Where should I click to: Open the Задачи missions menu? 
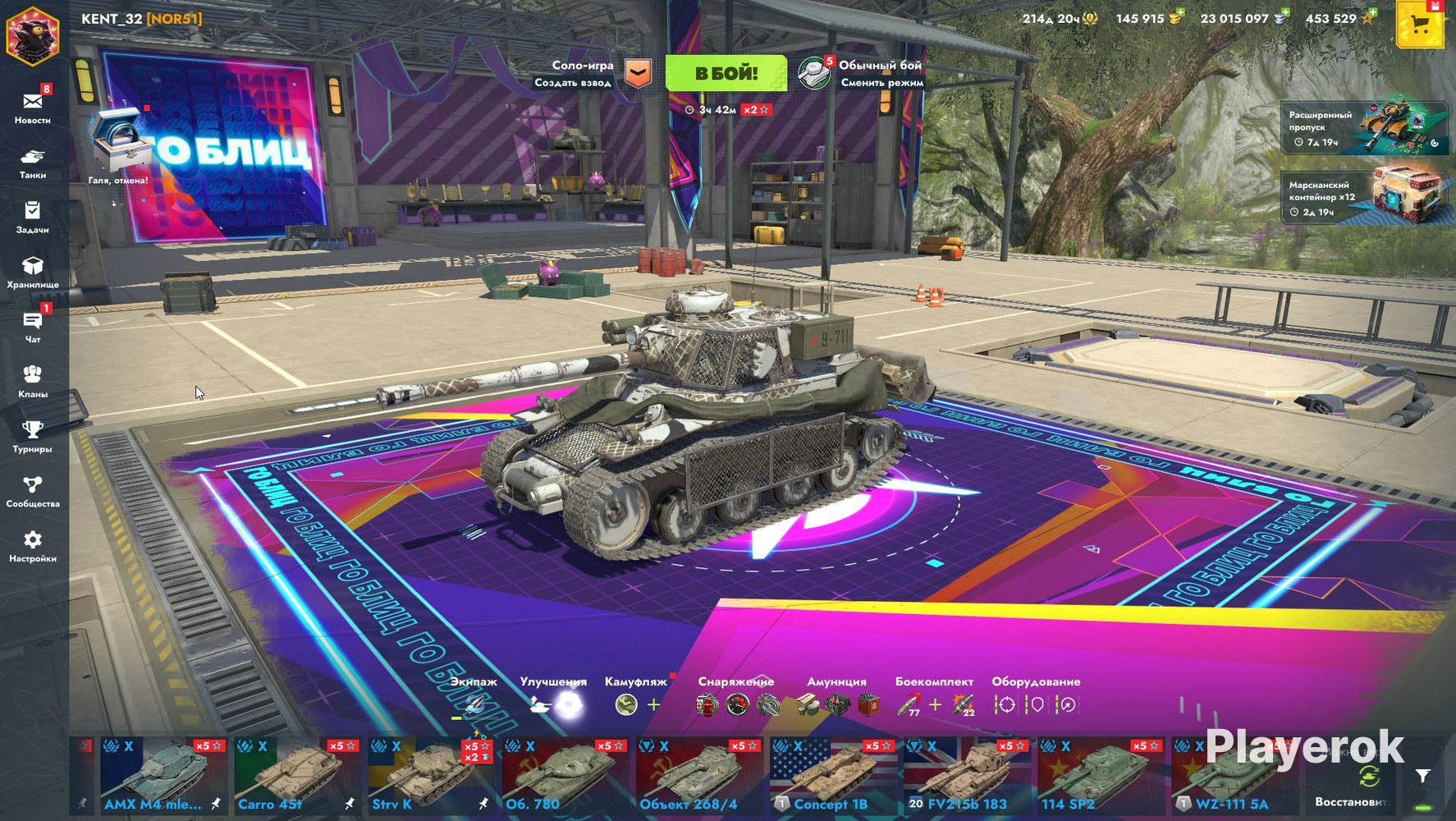point(33,217)
